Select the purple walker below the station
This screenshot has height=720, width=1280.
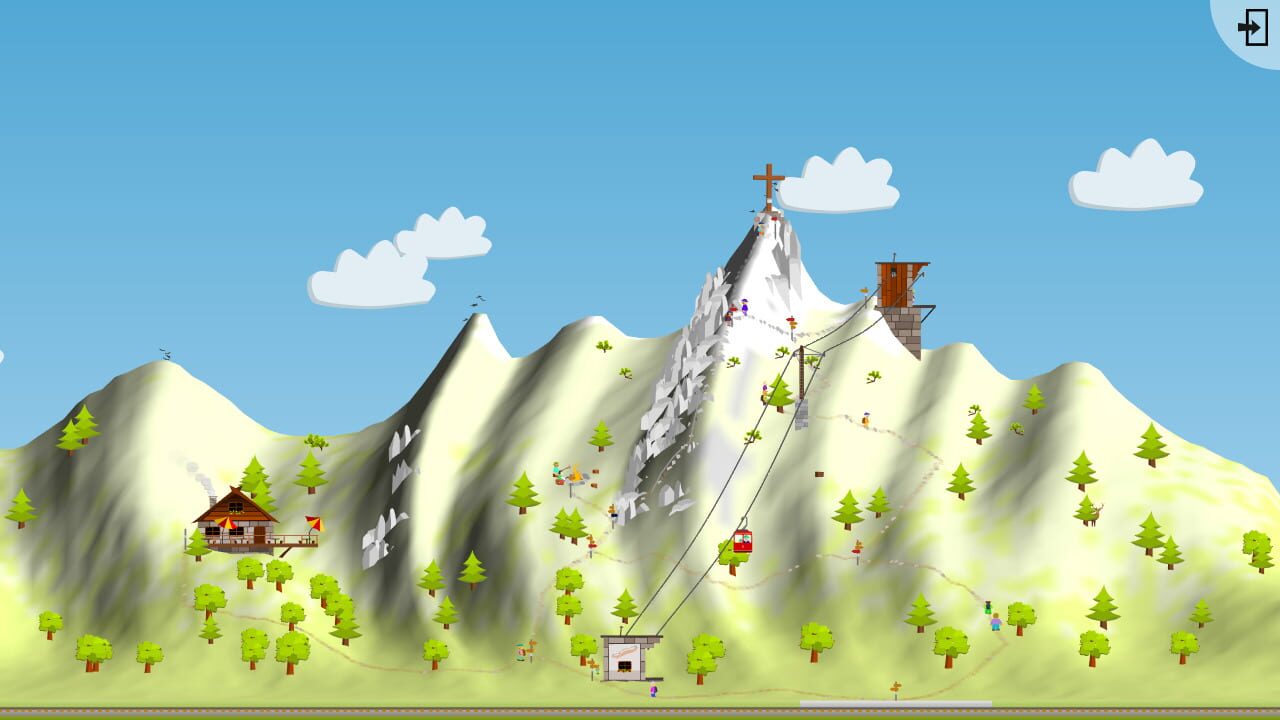point(654,689)
